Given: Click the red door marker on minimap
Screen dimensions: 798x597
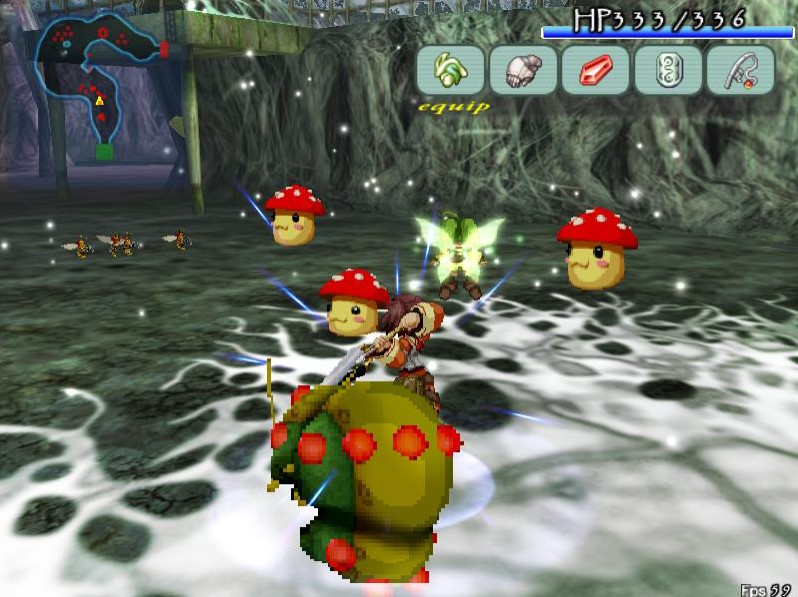Looking at the screenshot, I should 164,48.
